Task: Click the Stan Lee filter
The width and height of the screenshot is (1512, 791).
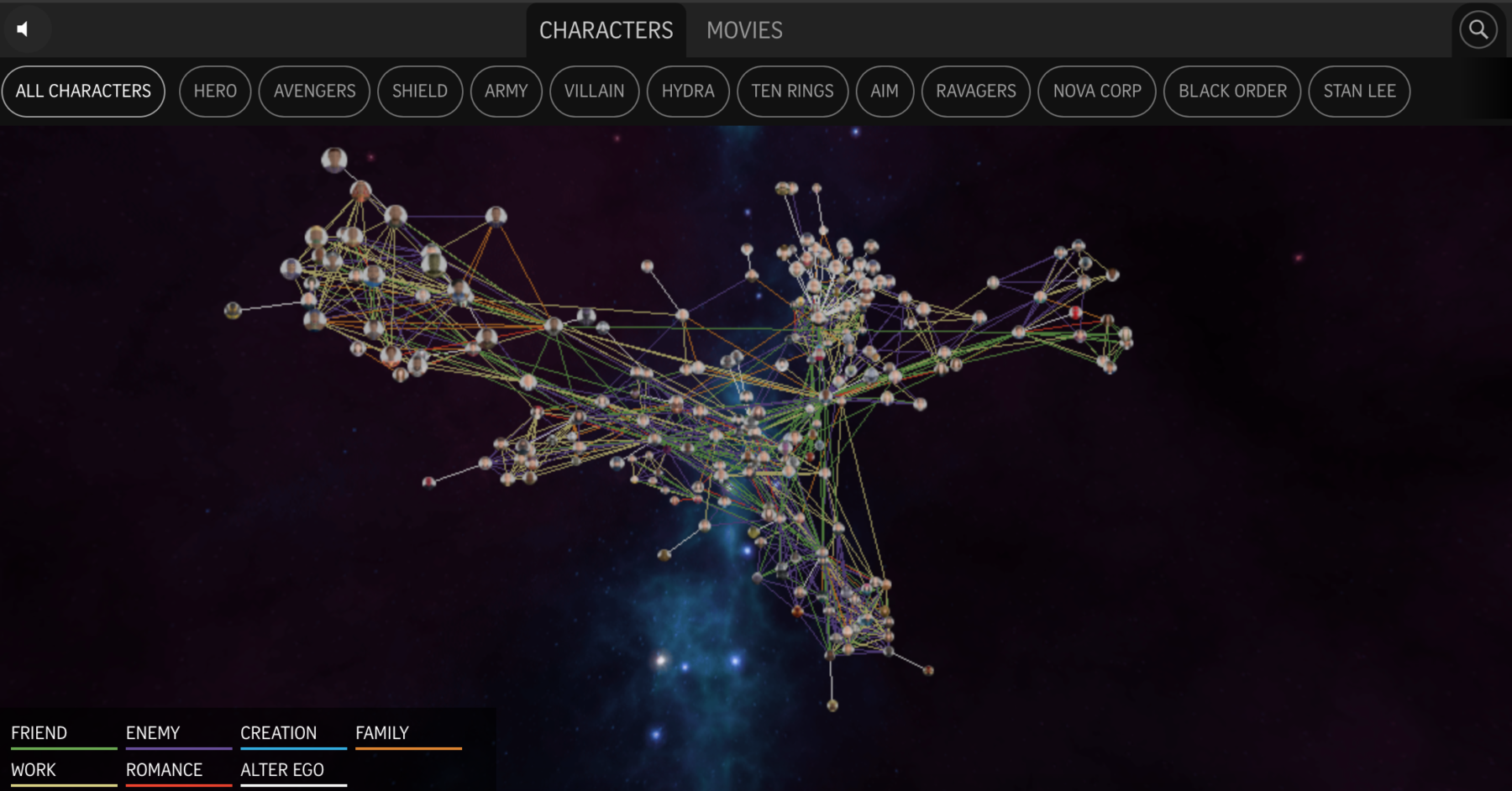Action: coord(1359,92)
